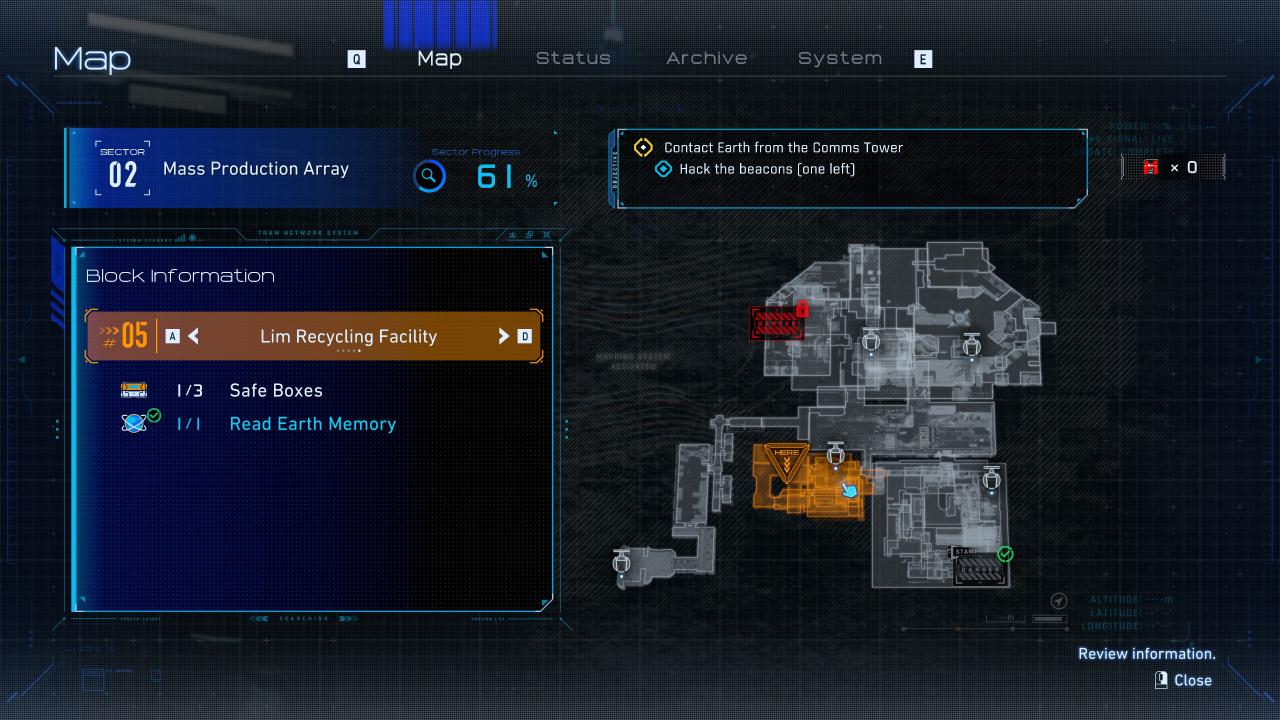Select the Map tab

click(x=439, y=58)
